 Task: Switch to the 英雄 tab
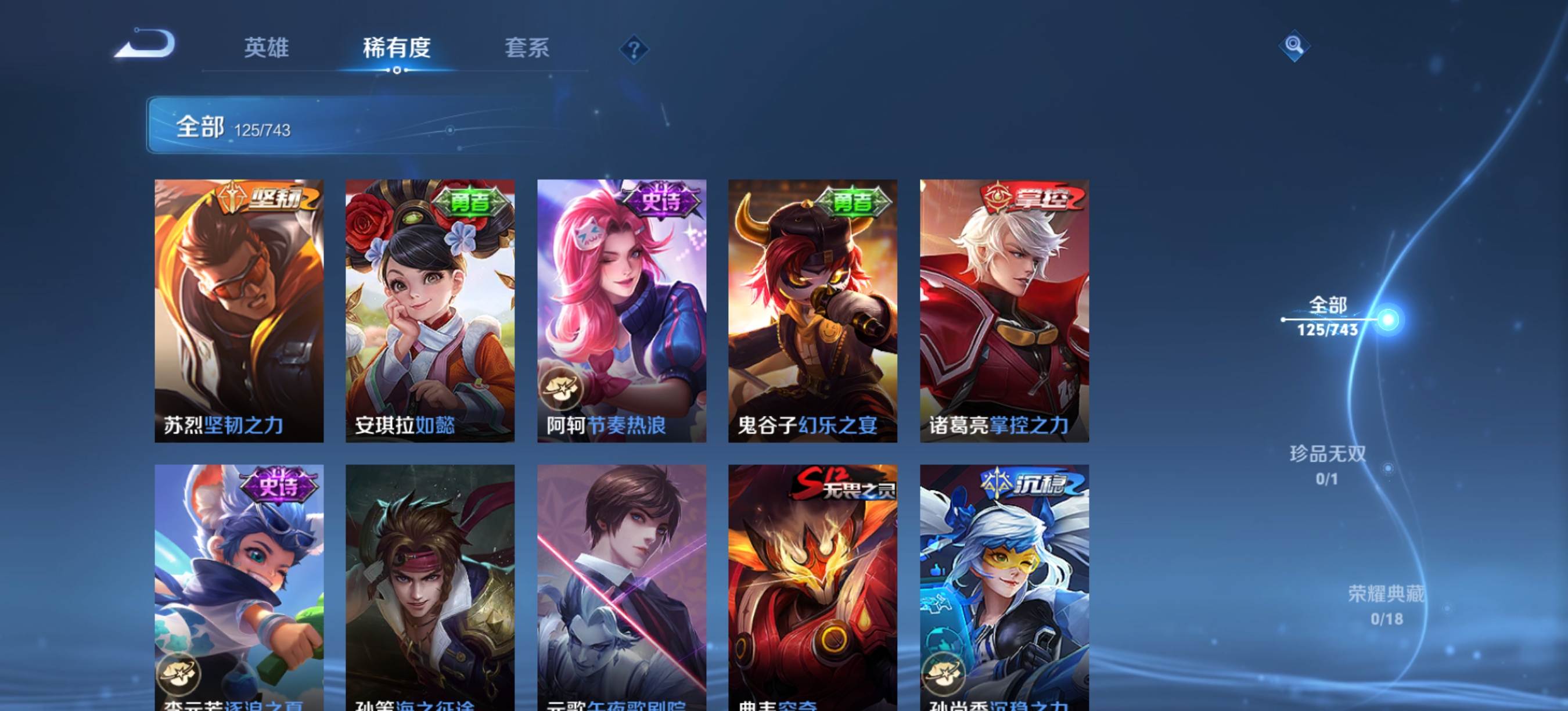tap(266, 48)
